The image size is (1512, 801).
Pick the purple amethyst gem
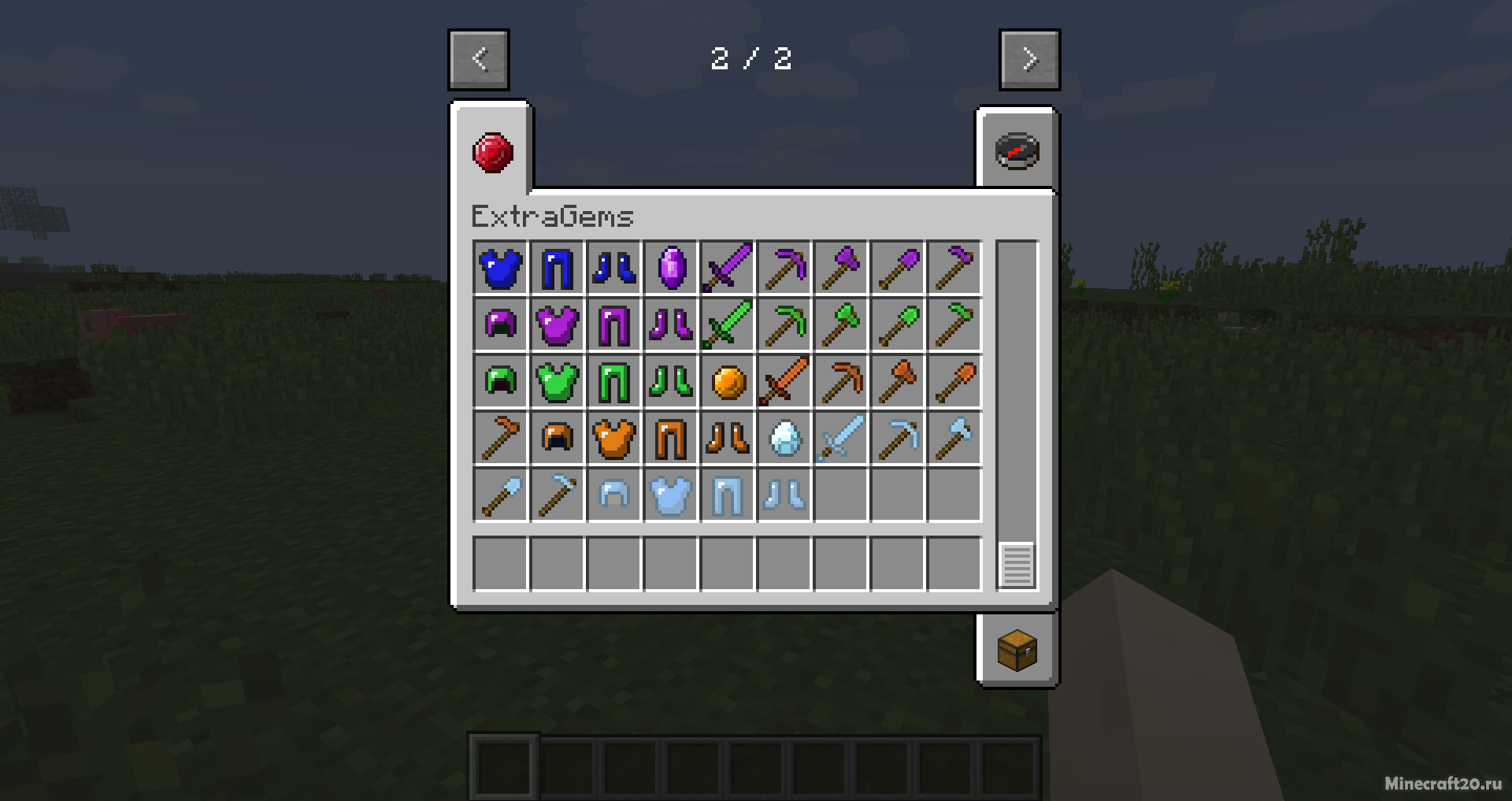[671, 268]
